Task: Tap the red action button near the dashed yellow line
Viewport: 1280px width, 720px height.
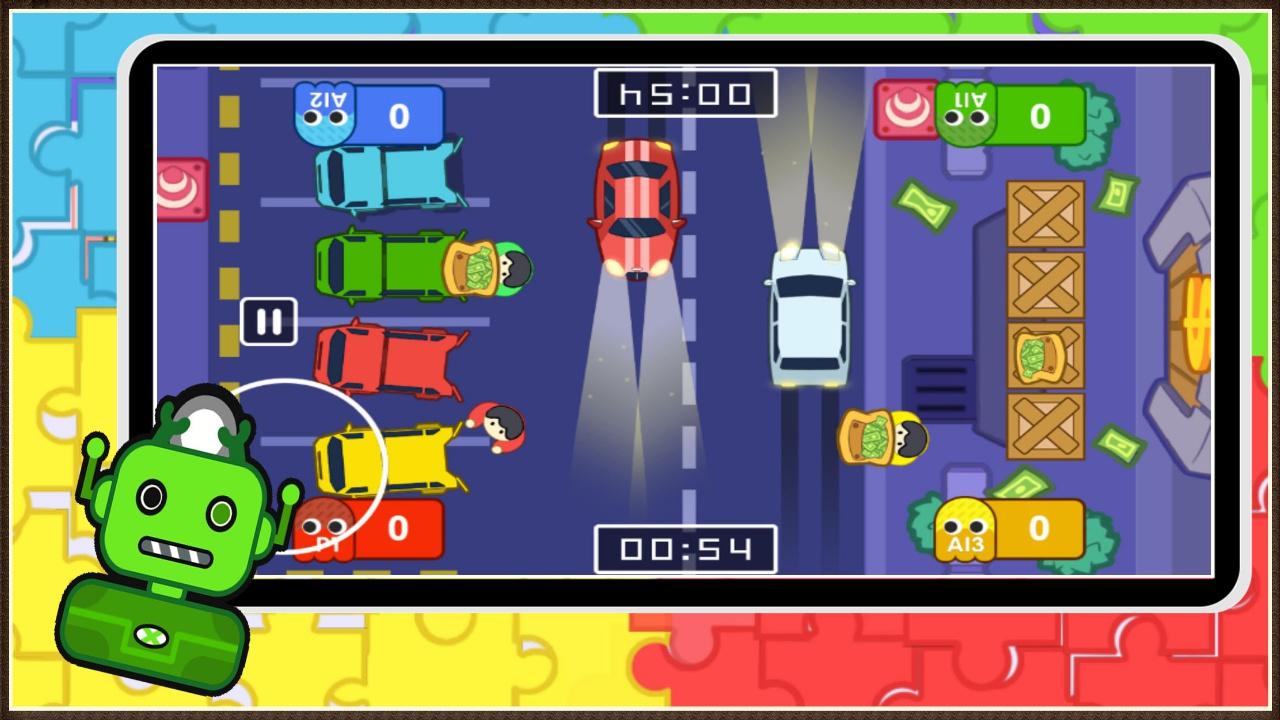Action: coord(181,189)
